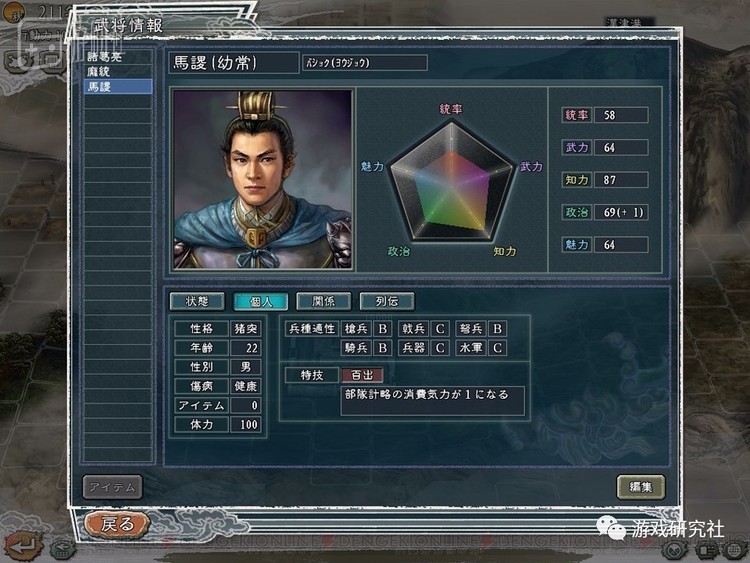Open the アイテム item button
This screenshot has height=563, width=750.
[112, 487]
